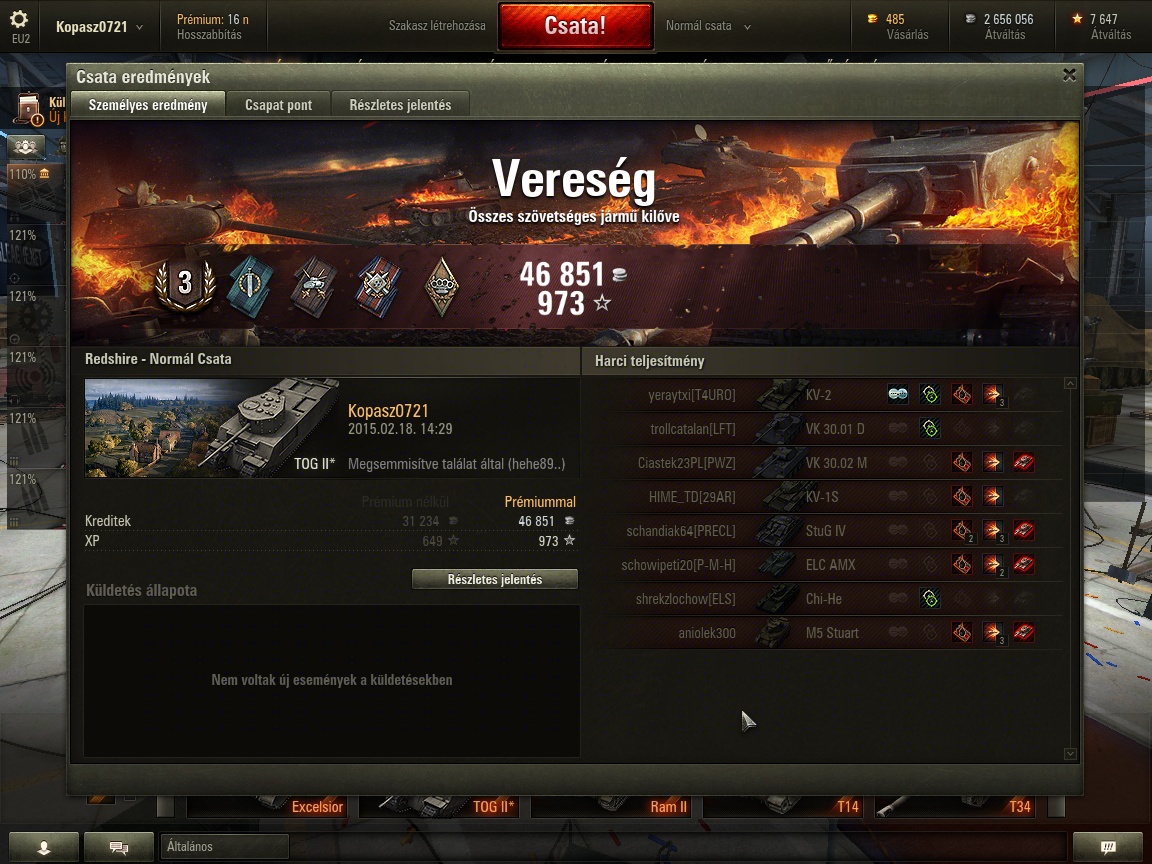1152x864 pixels.
Task: Switch to the Csapat pont tab
Action: [x=278, y=105]
